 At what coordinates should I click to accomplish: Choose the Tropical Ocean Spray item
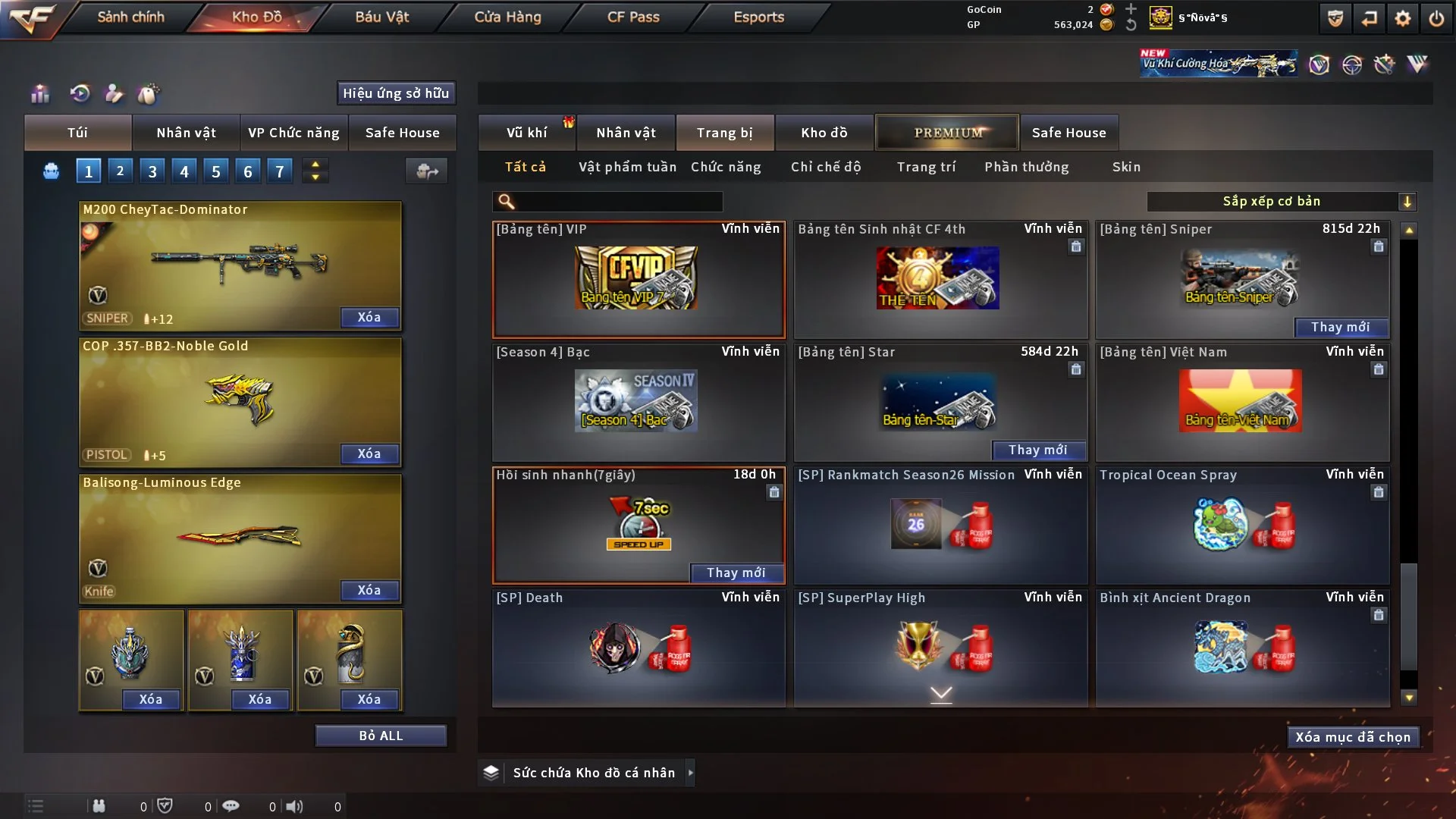(x=1241, y=525)
